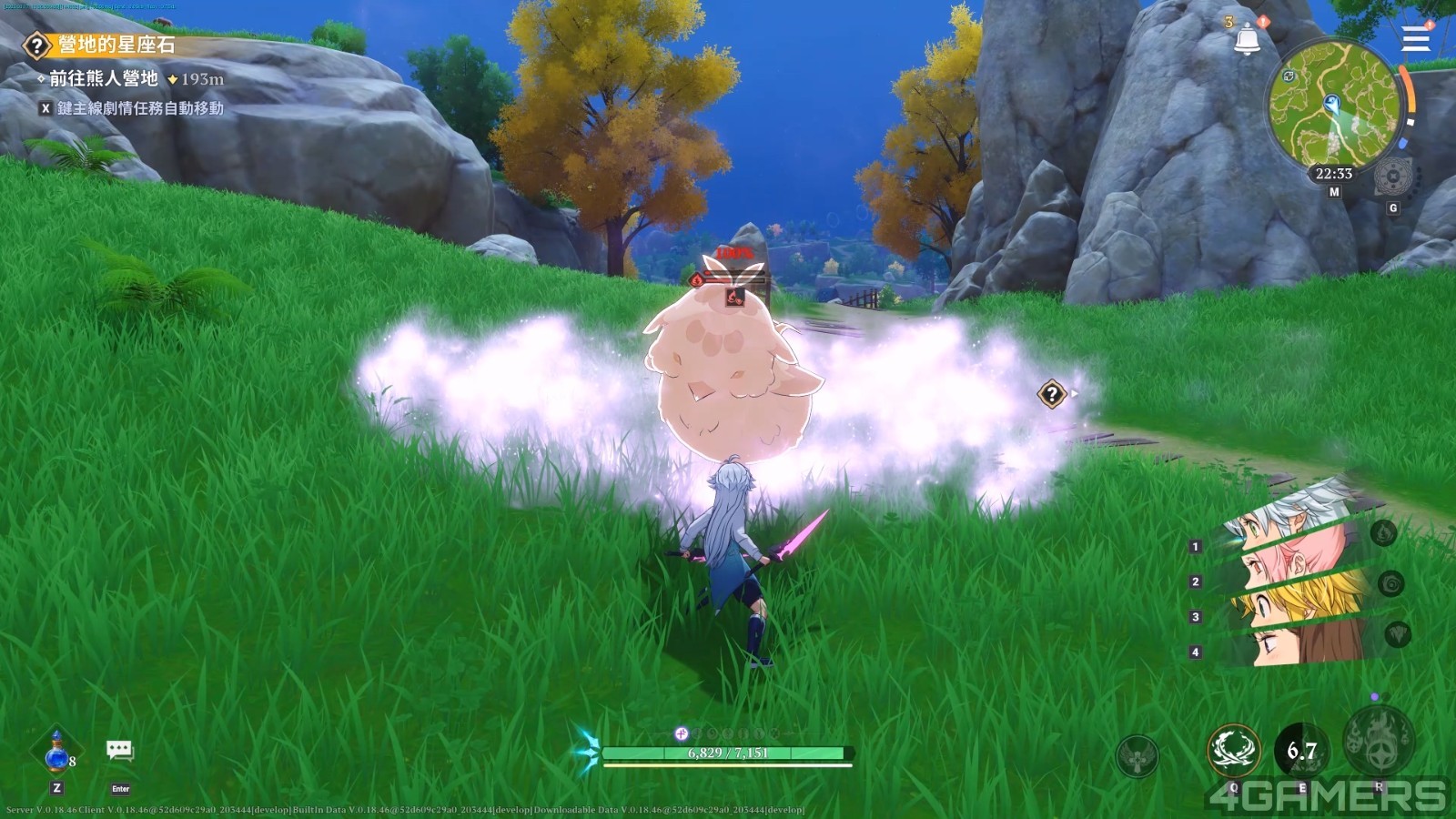Image resolution: width=1456 pixels, height=819 pixels.
Task: Activate the winged cross skill
Action: tap(1137, 755)
